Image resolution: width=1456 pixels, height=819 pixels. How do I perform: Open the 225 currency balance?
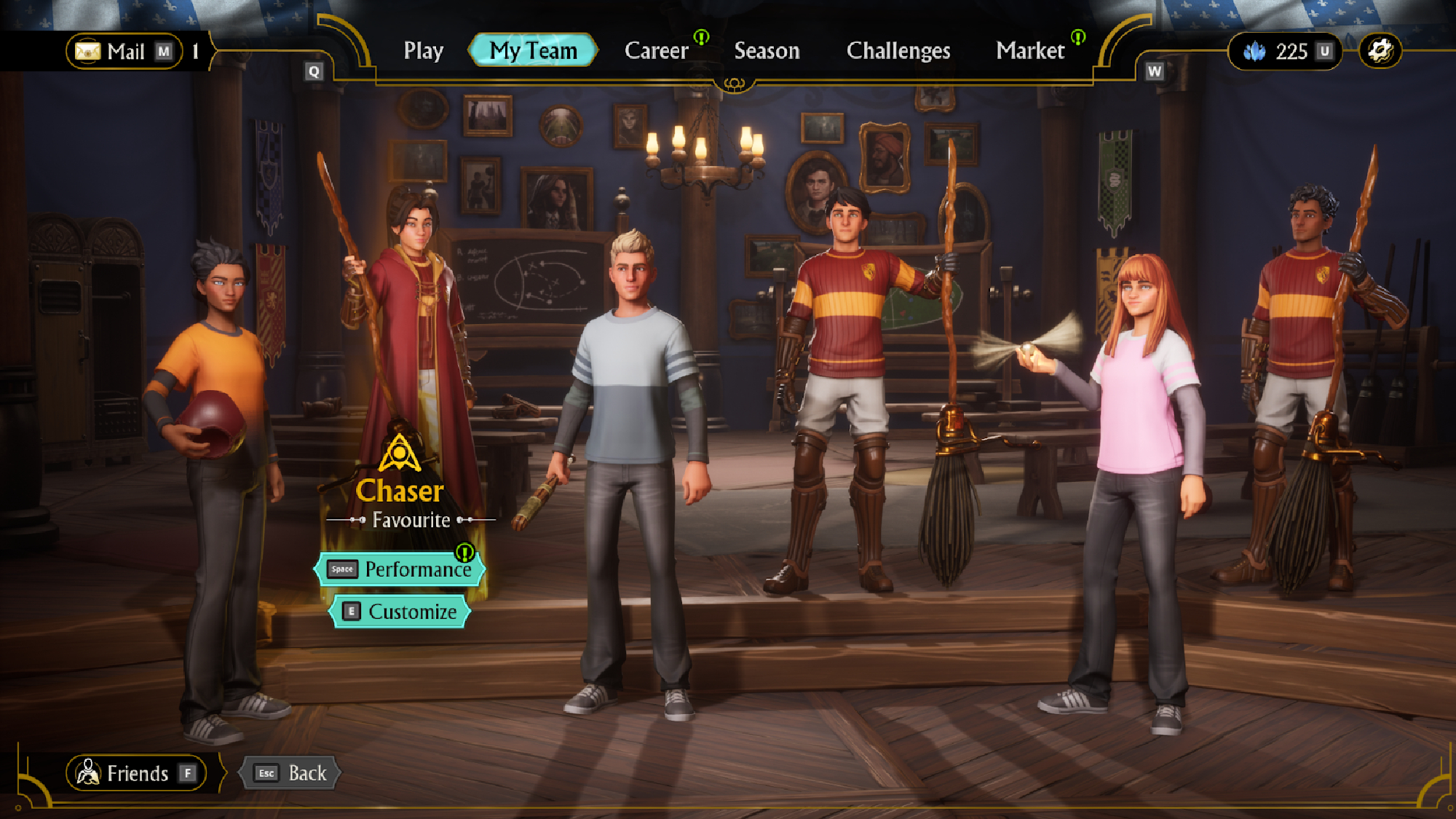[1285, 52]
